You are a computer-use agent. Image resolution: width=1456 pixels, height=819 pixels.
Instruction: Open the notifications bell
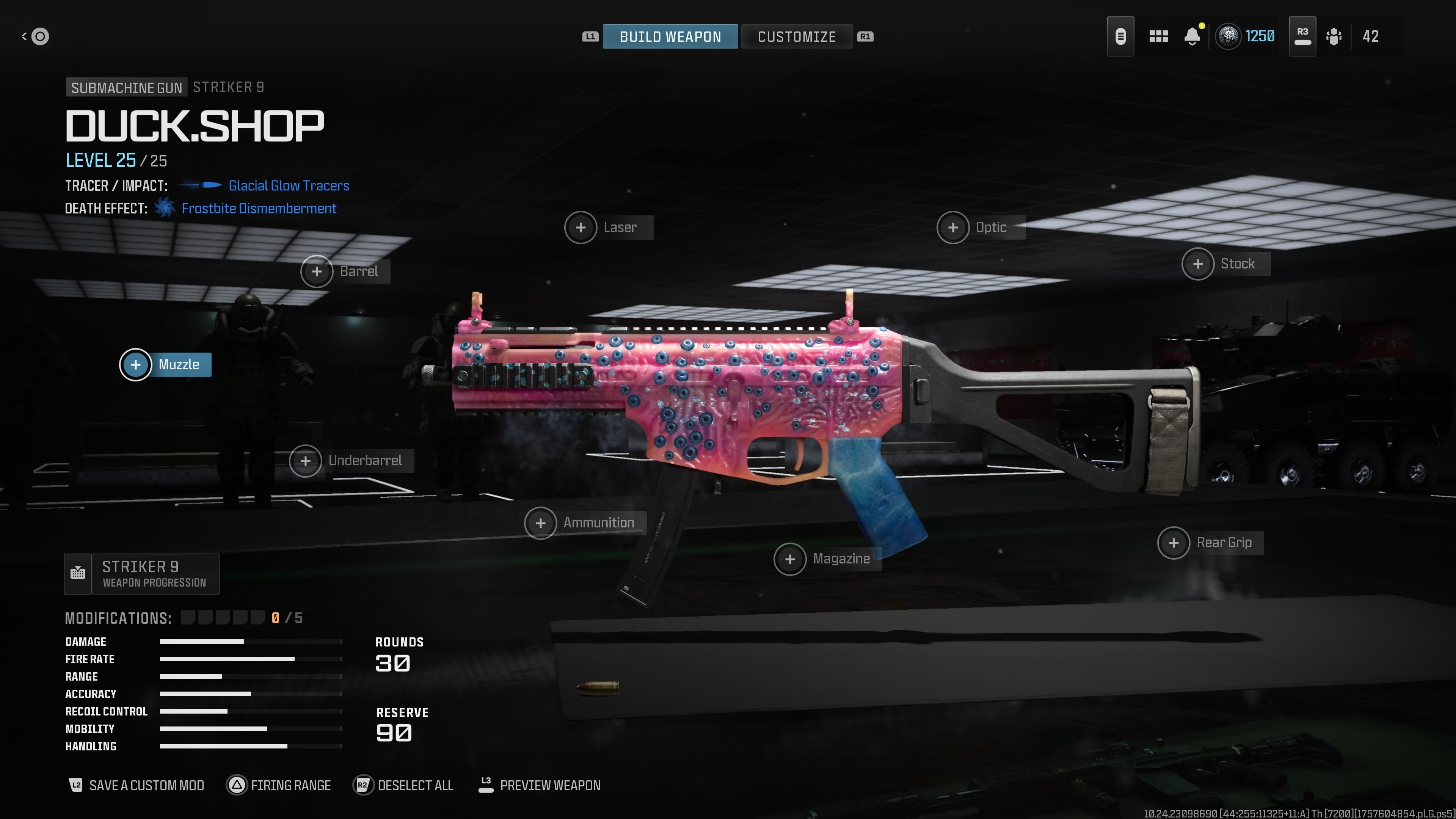(1192, 37)
